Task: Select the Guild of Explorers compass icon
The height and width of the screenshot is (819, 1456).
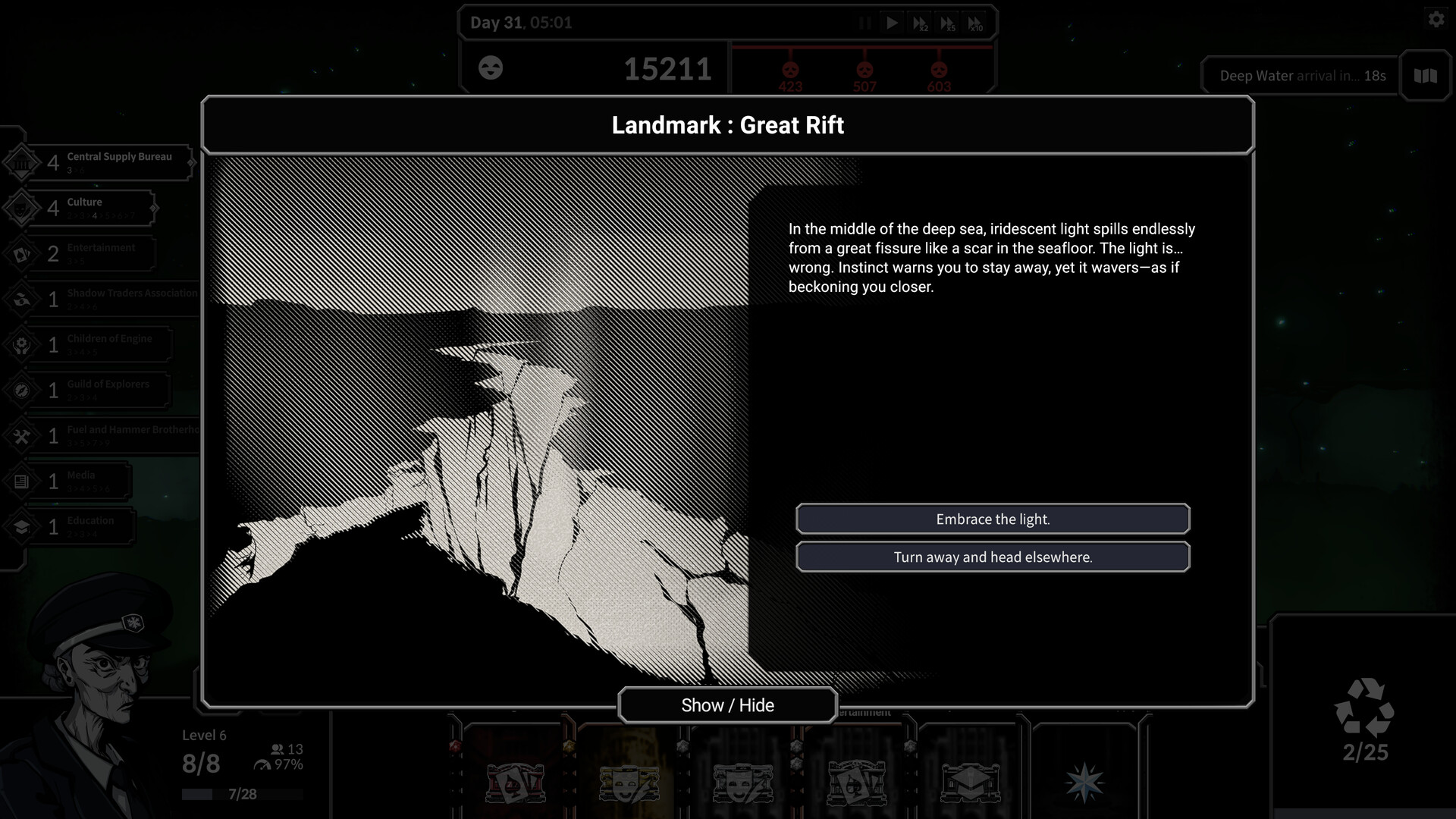Action: [23, 389]
